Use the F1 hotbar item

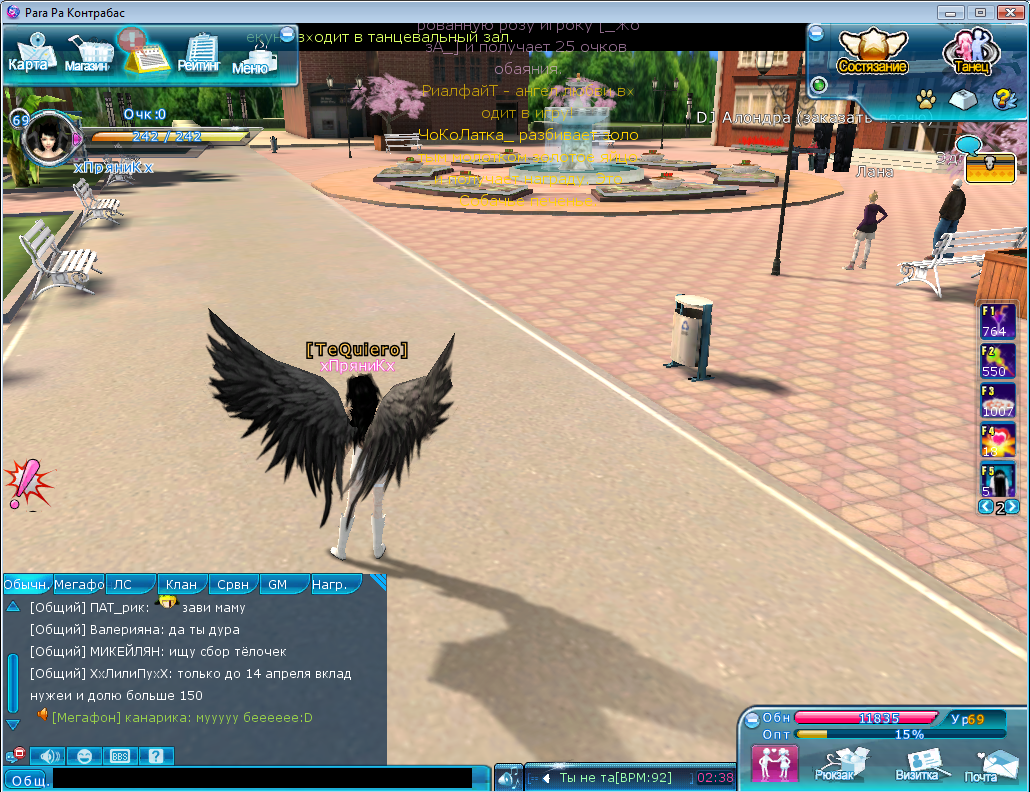[997, 322]
